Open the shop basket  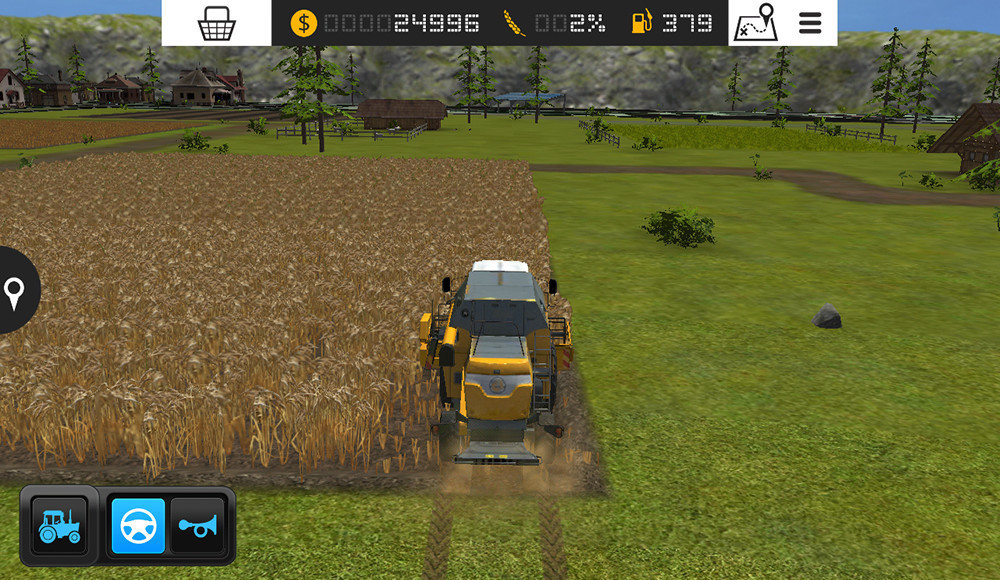point(216,23)
